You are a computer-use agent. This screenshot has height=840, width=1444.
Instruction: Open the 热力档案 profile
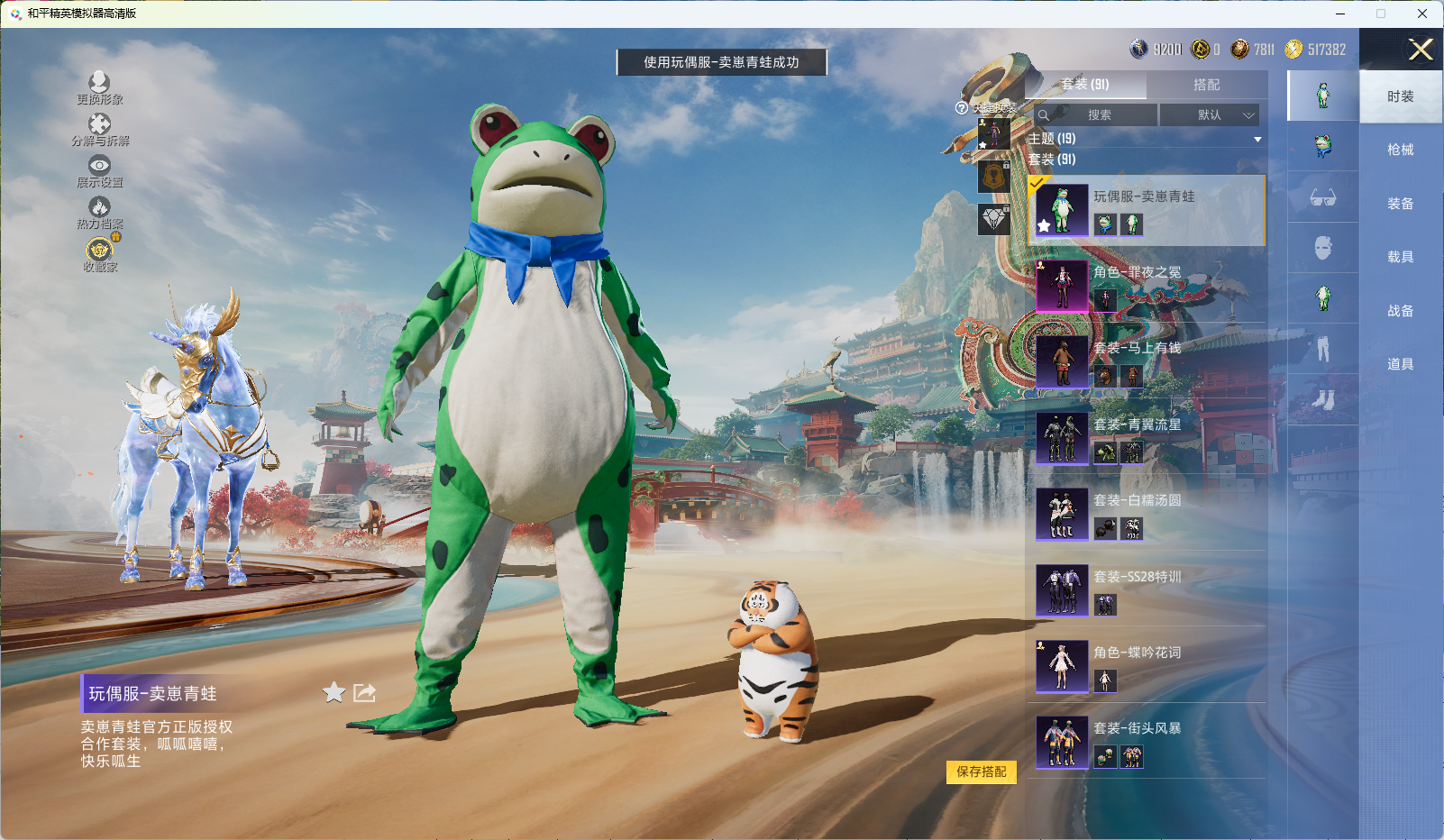(x=99, y=212)
